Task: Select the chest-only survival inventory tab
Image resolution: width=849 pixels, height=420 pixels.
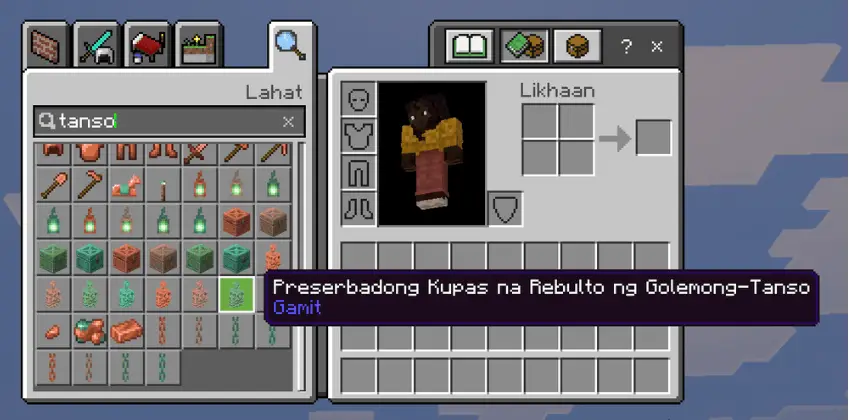Action: tap(577, 46)
